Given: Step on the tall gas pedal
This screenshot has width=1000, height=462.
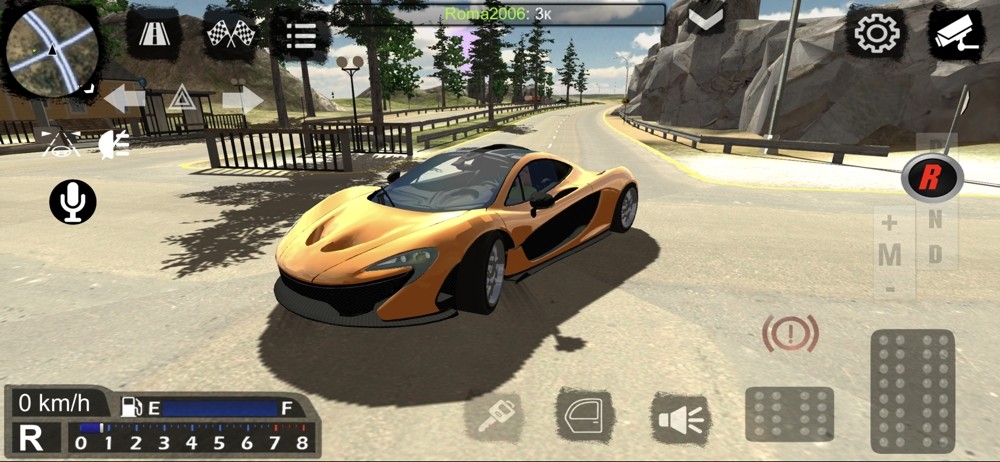Looking at the screenshot, I should click(912, 391).
